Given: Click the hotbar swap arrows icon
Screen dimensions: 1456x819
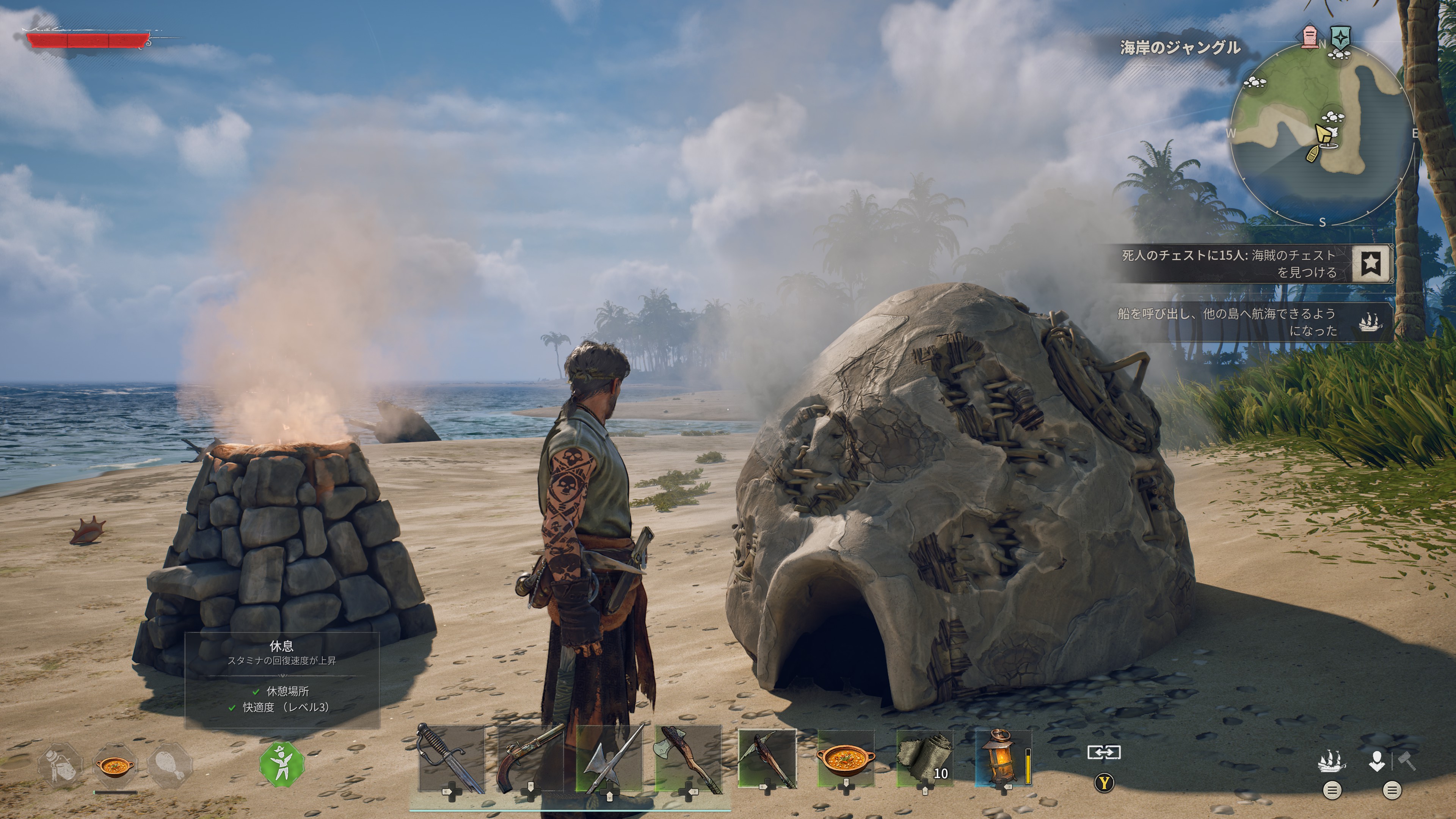Looking at the screenshot, I should (x=1104, y=753).
